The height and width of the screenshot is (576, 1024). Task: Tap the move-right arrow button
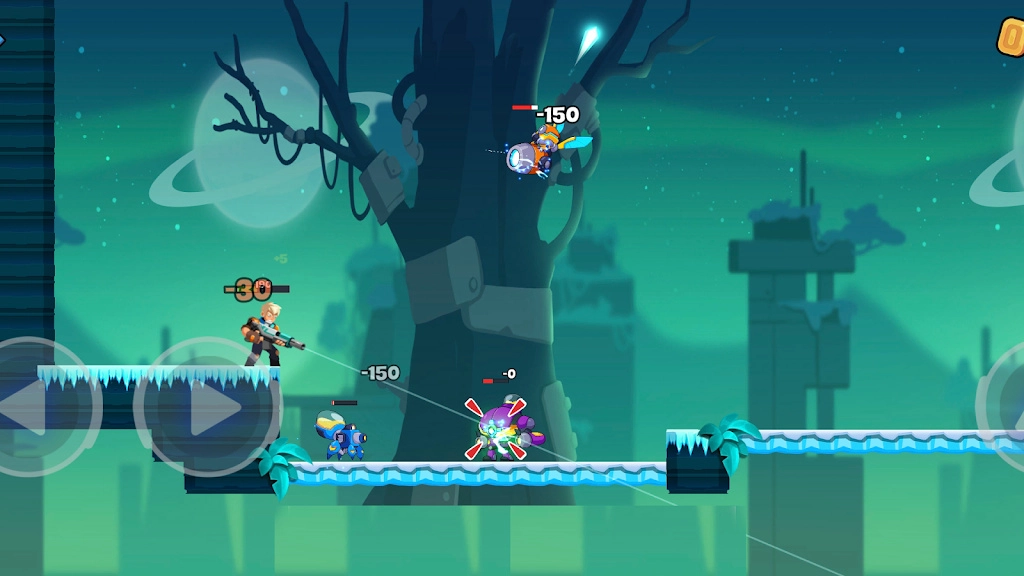[208, 407]
